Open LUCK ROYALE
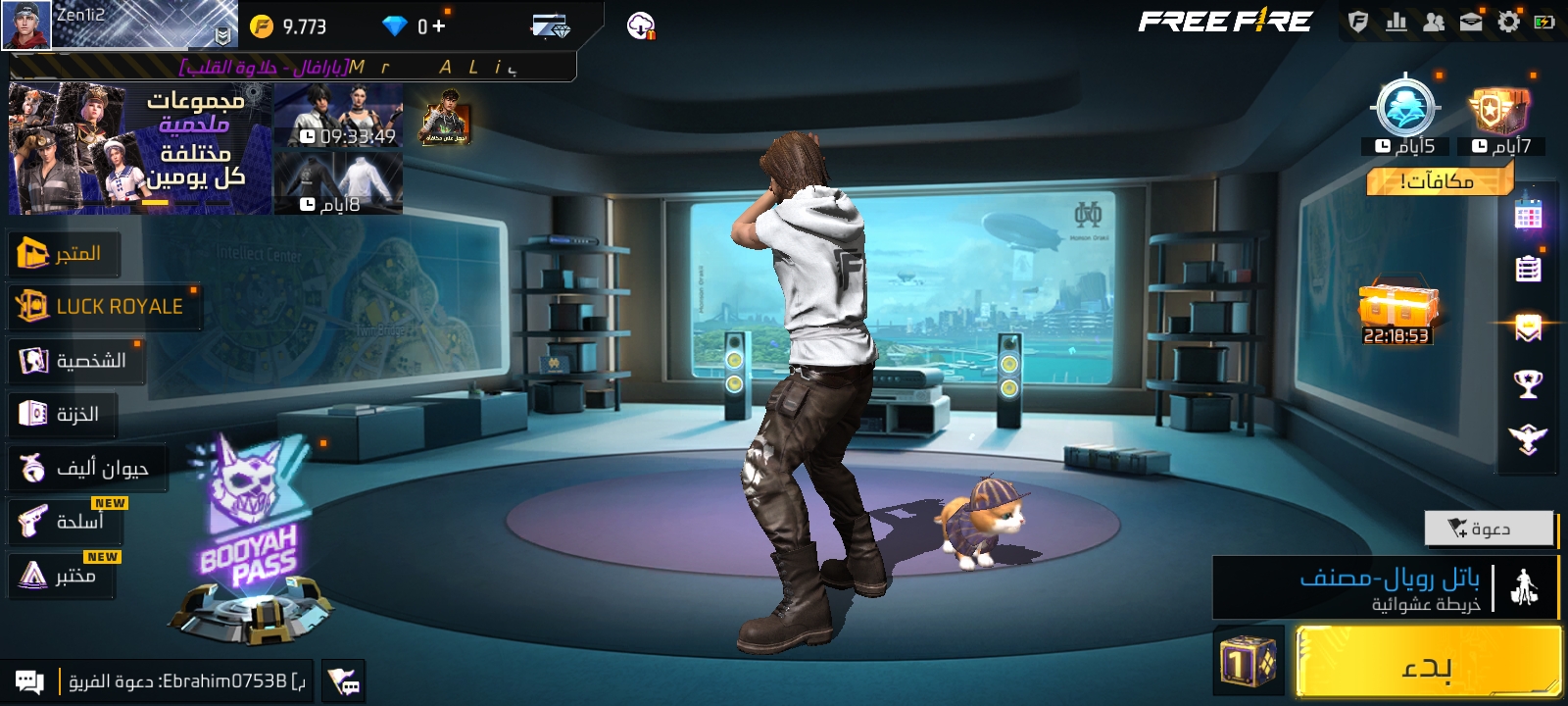The width and height of the screenshot is (1568, 706). click(x=102, y=307)
